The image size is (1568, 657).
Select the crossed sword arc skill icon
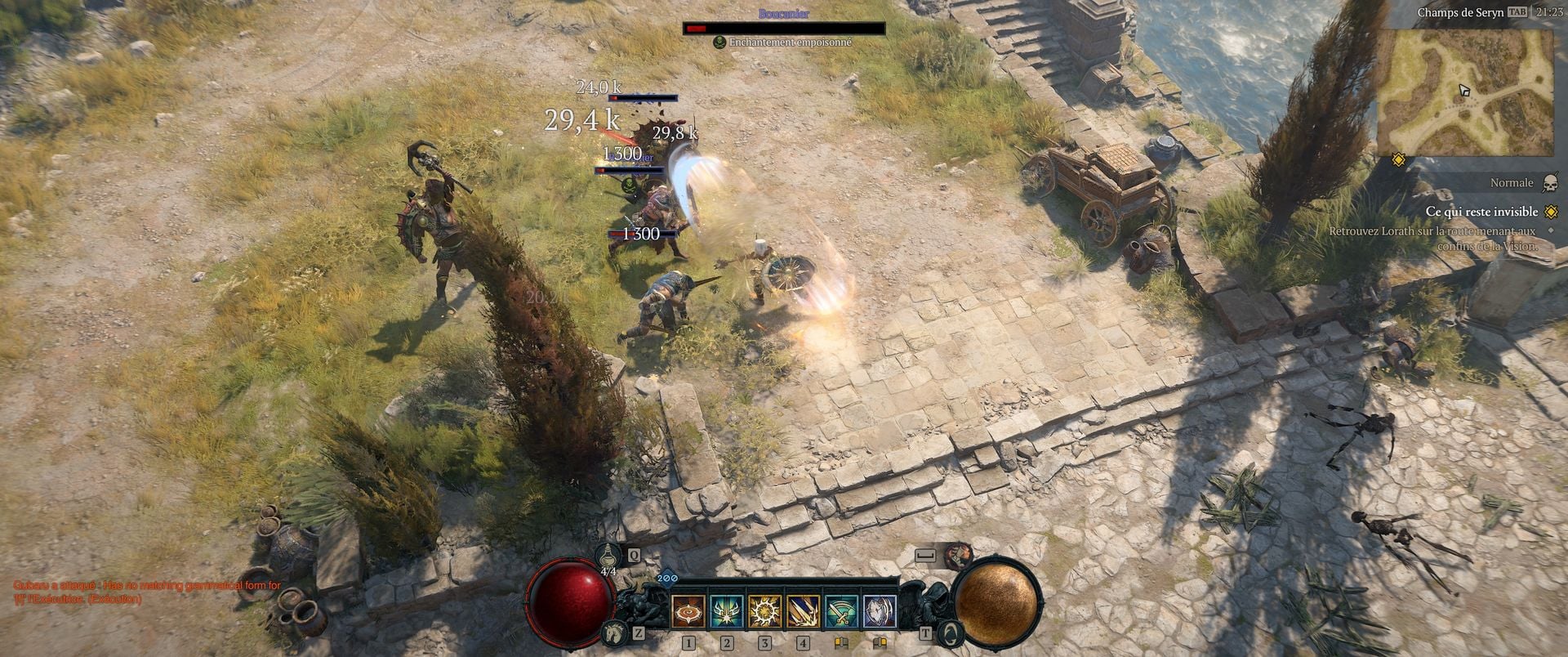[x=841, y=611]
